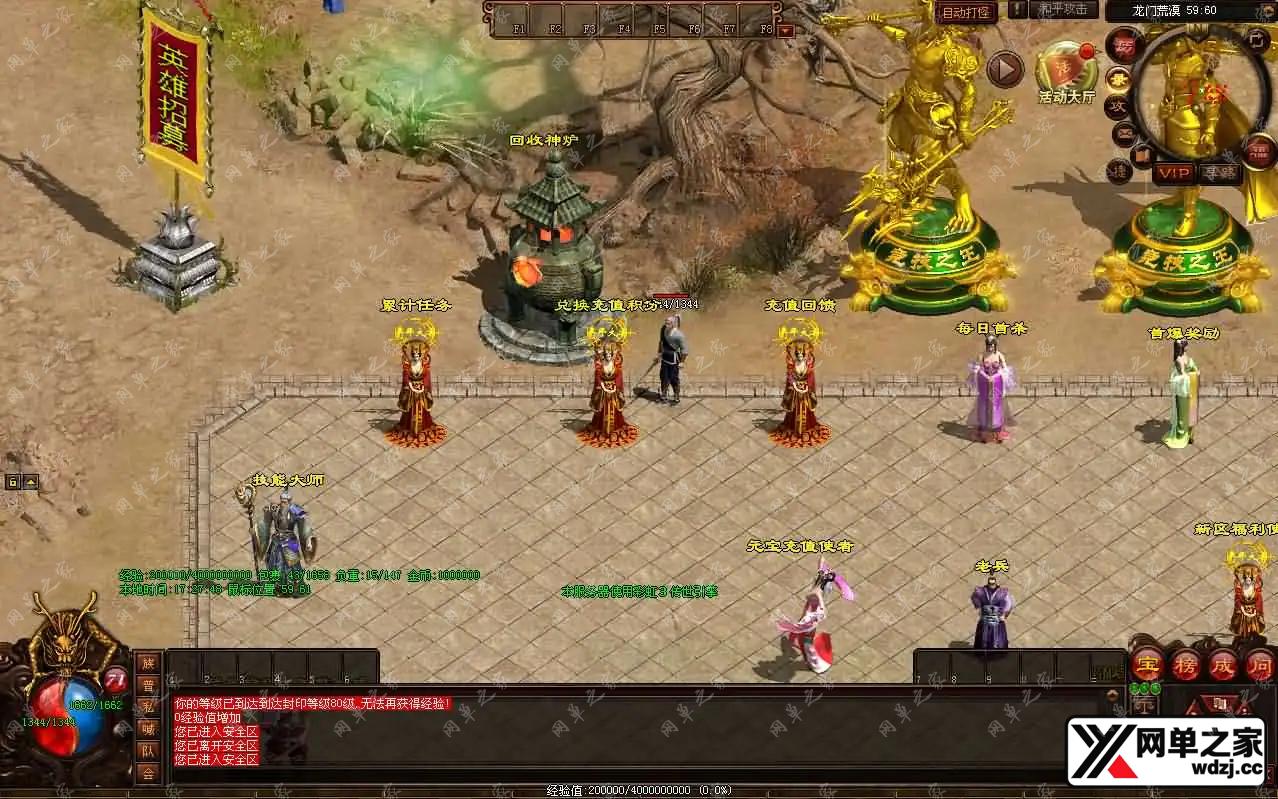Viewport: 1278px width, 799px height.
Task: Open the 榜 rankings button
Action: 1185,665
